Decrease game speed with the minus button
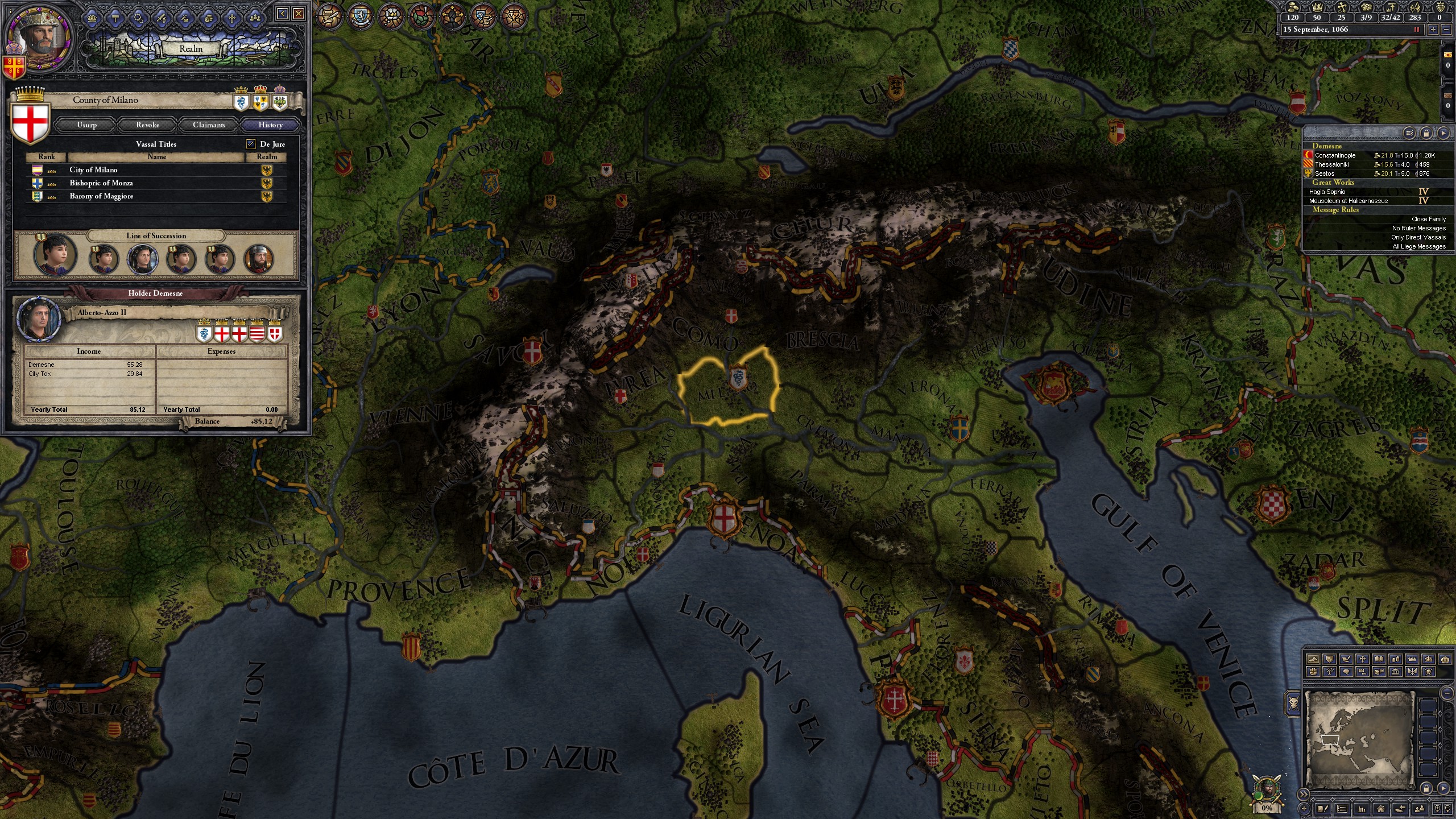The height and width of the screenshot is (819, 1456). pyautogui.click(x=1445, y=30)
